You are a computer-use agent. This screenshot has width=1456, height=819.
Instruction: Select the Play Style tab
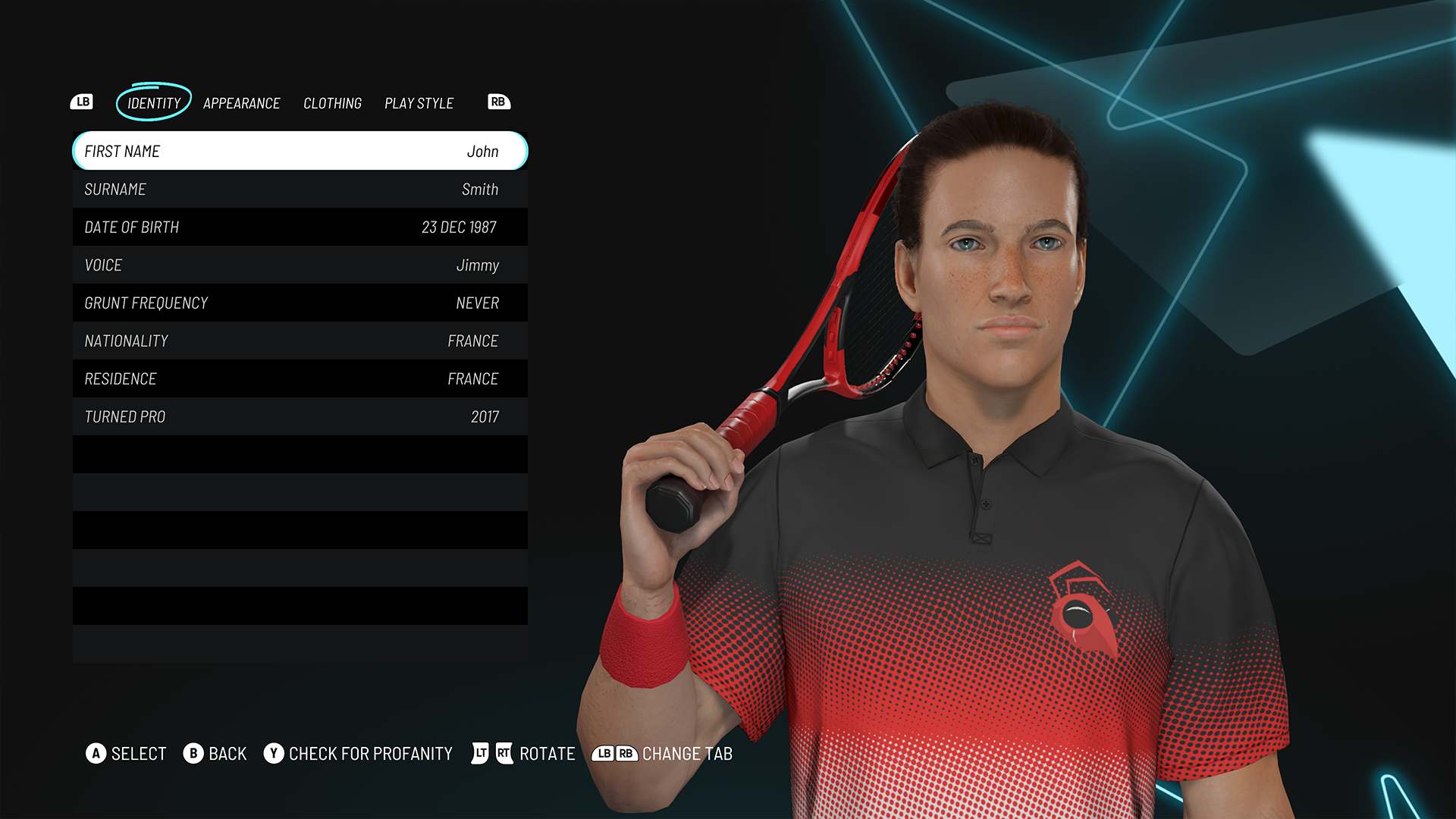[x=419, y=103]
